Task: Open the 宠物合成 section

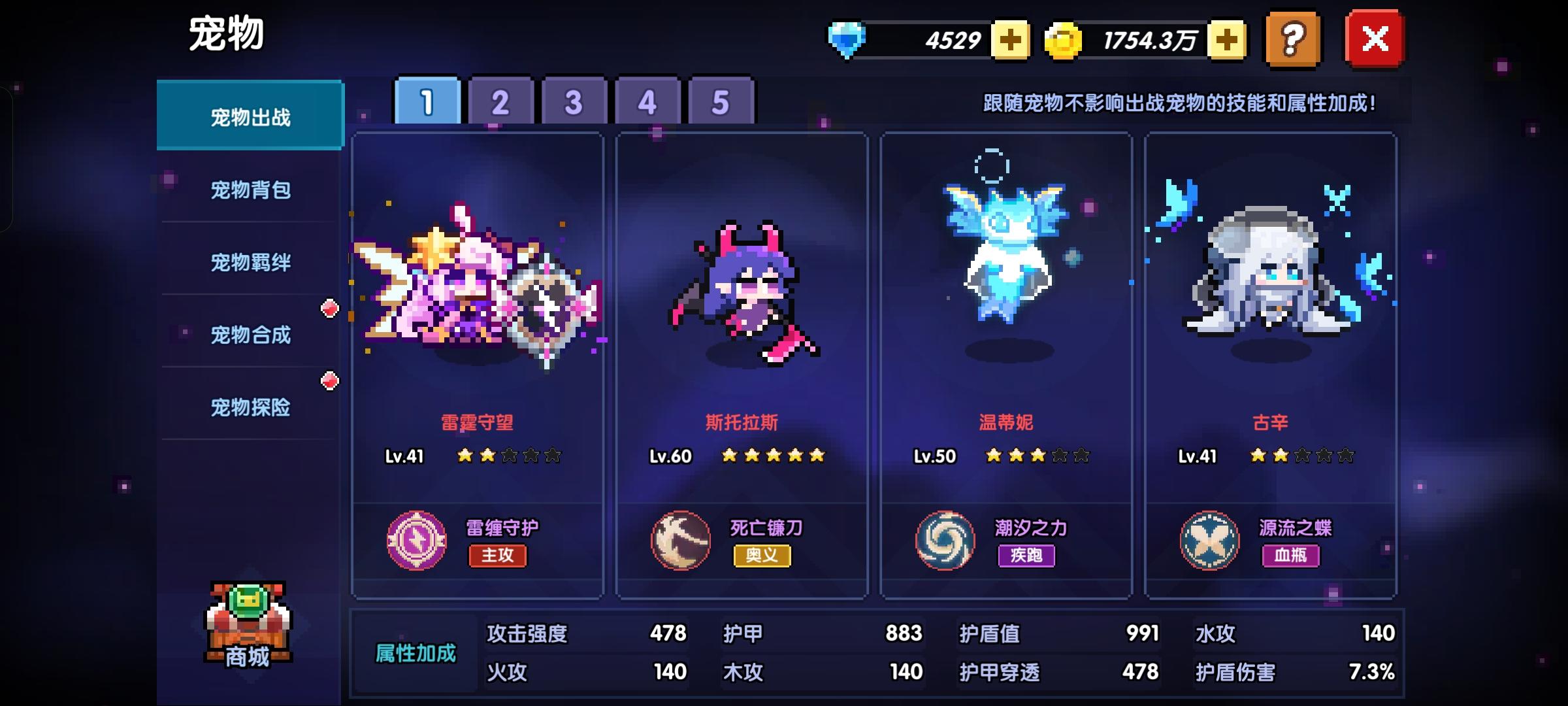Action: click(x=250, y=335)
